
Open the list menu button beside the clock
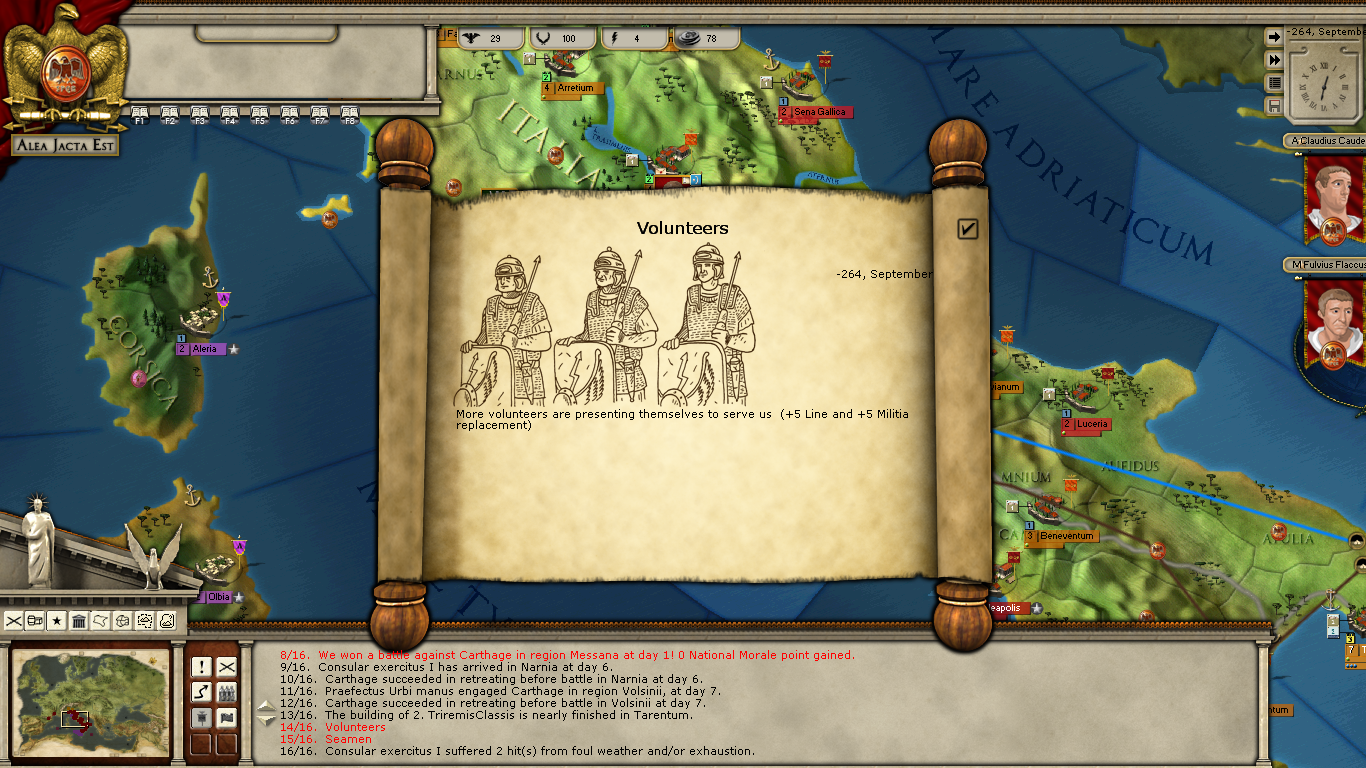pyautogui.click(x=1274, y=83)
